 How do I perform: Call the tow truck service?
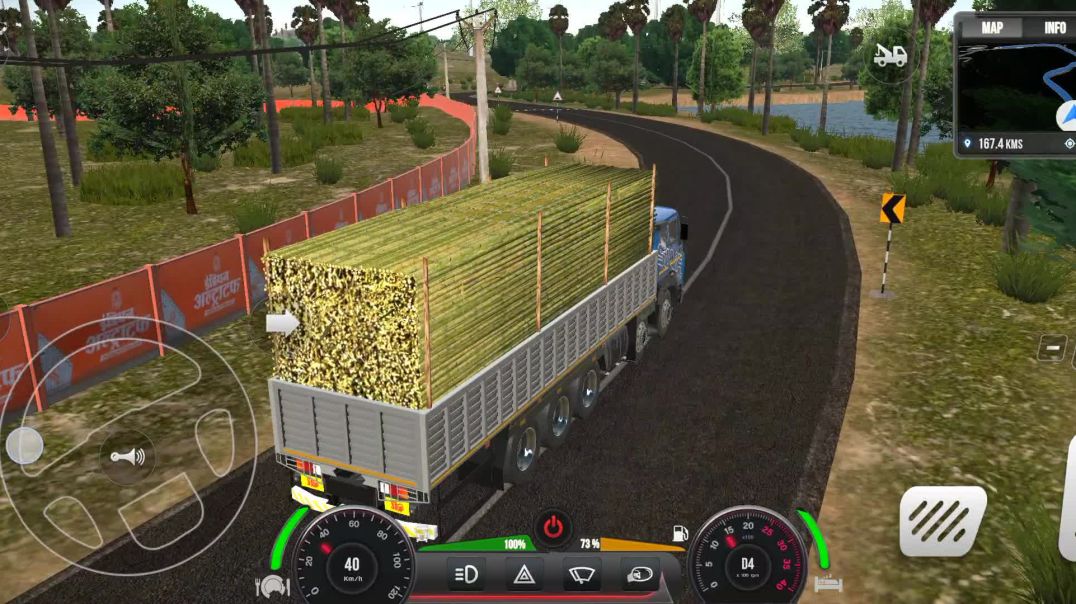pos(889,56)
